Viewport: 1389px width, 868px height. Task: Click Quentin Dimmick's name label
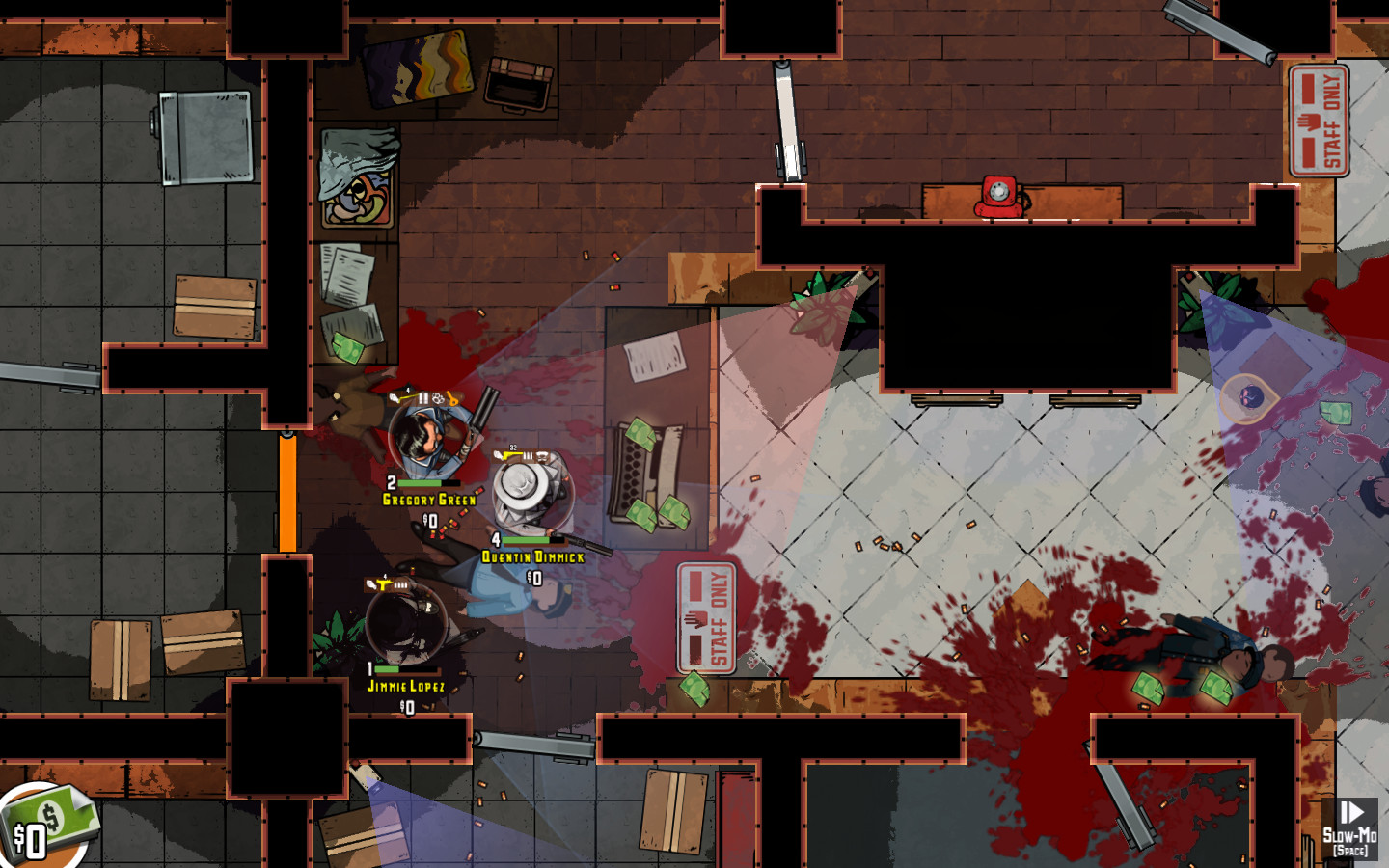pos(533,555)
